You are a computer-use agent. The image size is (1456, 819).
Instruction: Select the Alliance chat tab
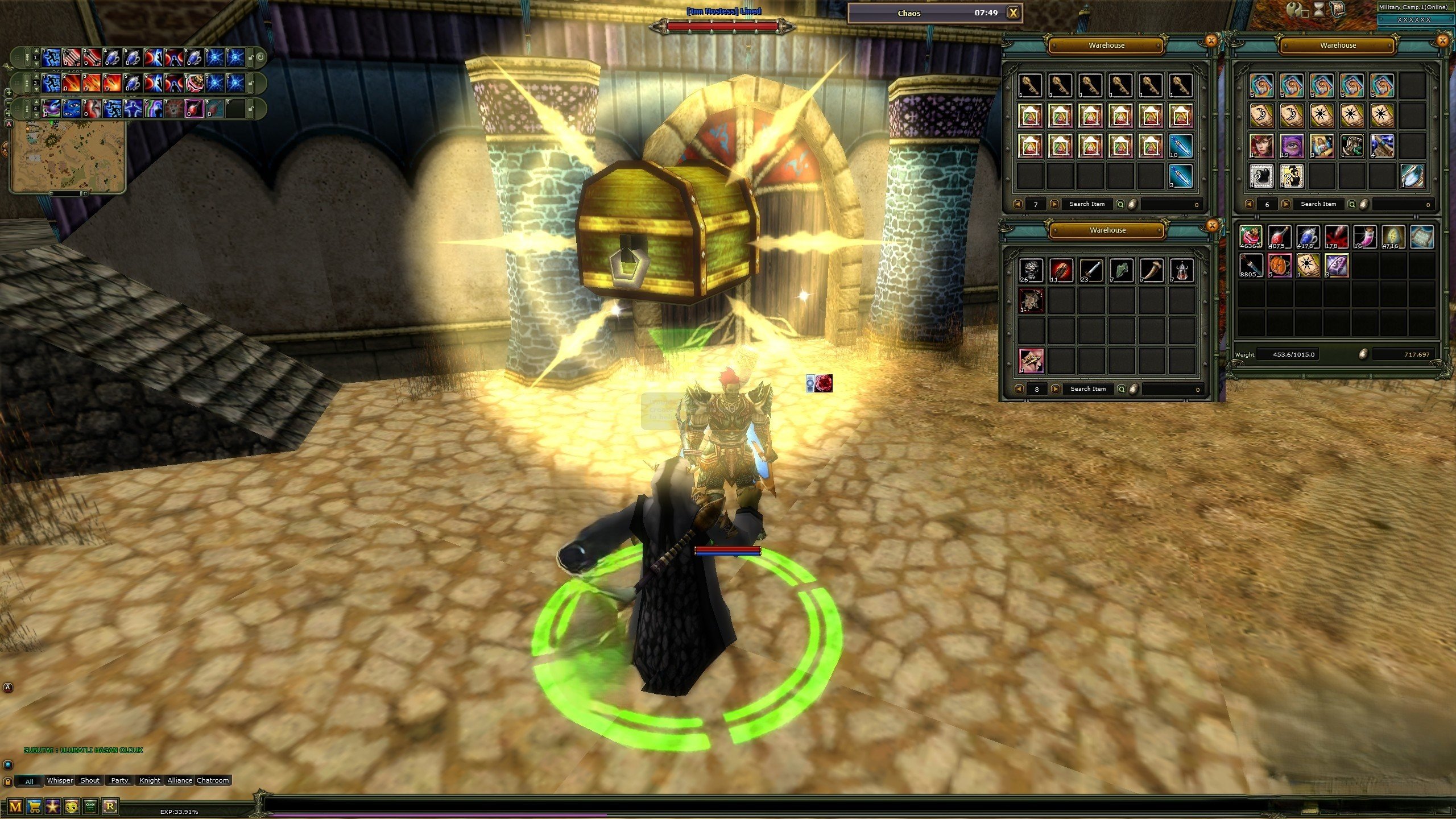(180, 780)
